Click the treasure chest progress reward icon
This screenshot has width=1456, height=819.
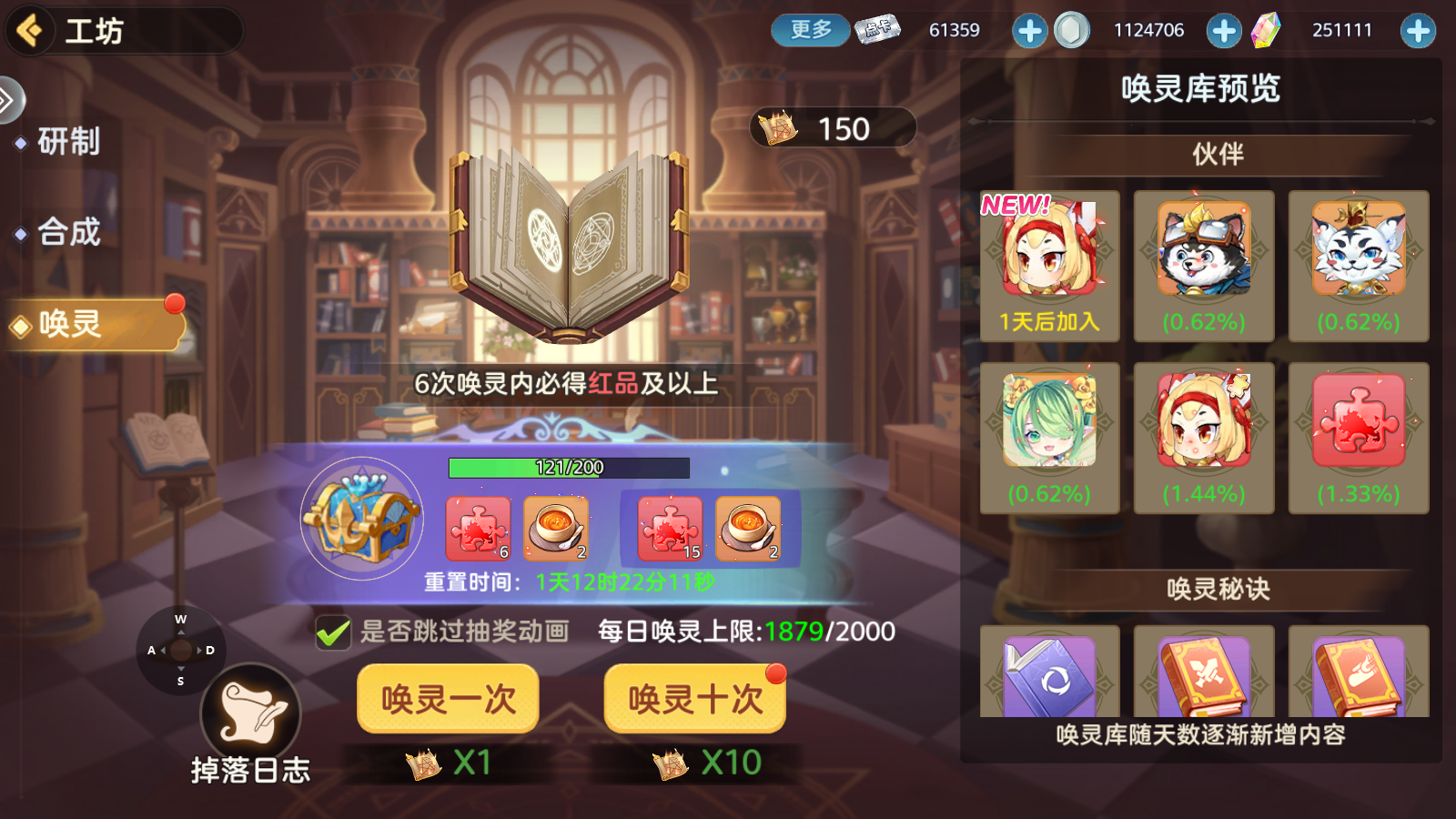coord(362,519)
